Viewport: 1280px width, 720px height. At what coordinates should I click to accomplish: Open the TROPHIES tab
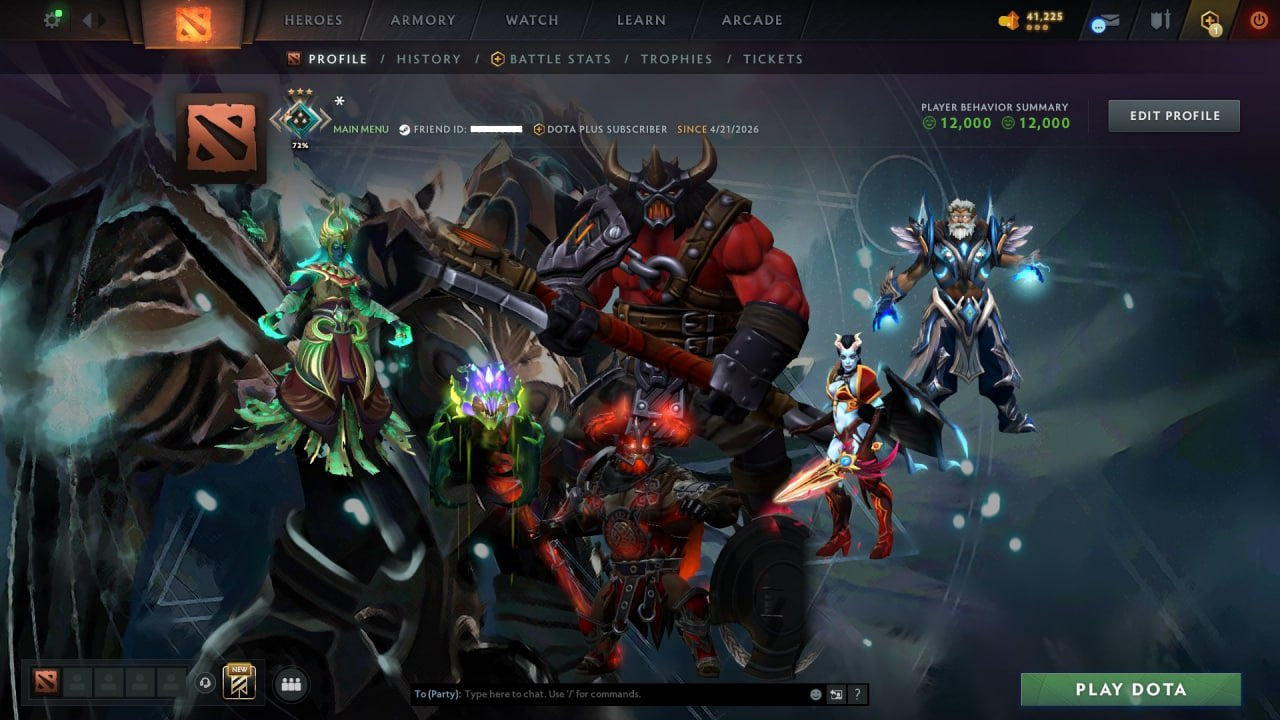(x=676, y=59)
